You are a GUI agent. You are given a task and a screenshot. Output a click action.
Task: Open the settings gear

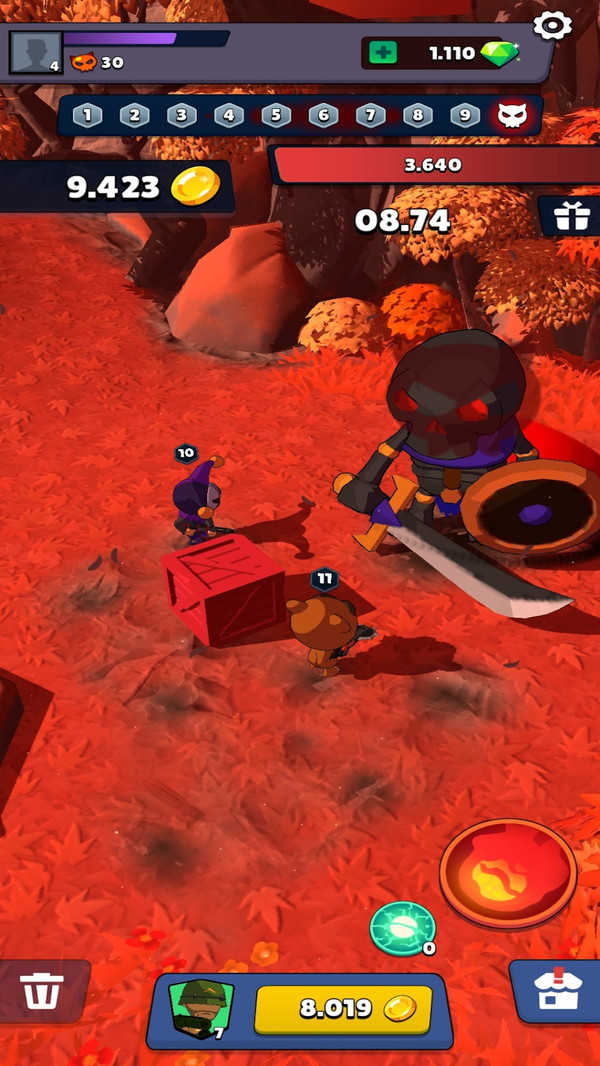click(552, 25)
